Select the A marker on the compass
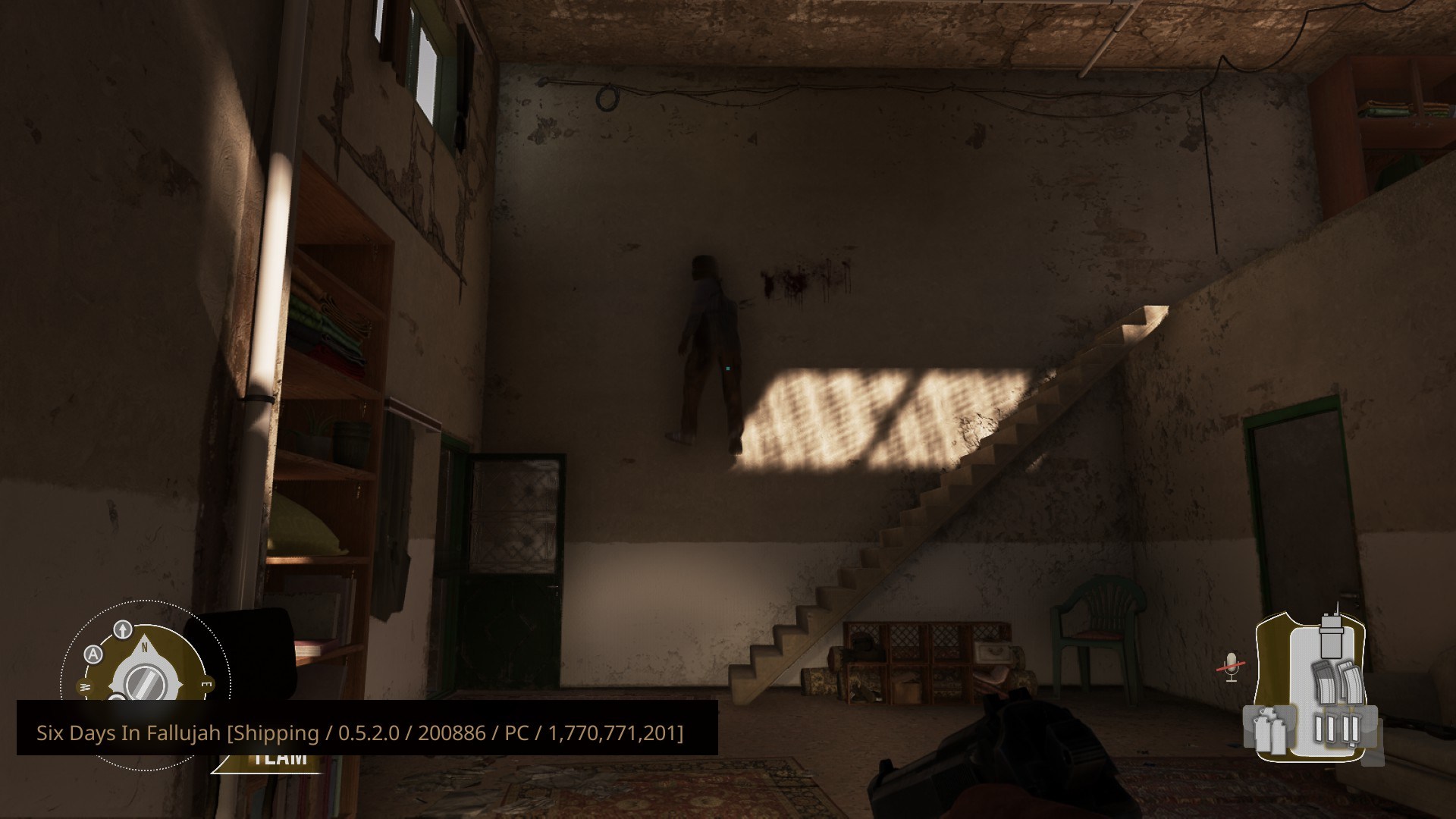The image size is (1456, 819). pyautogui.click(x=93, y=654)
